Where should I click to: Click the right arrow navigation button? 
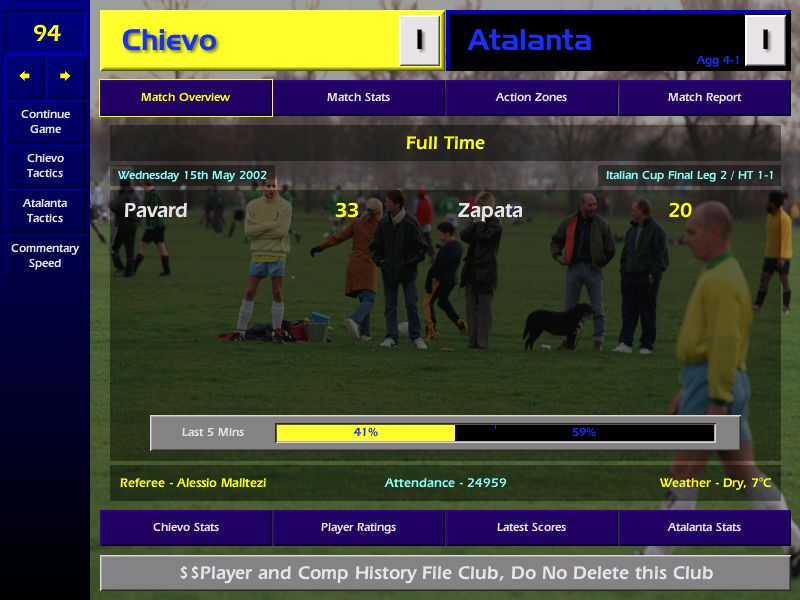point(65,76)
